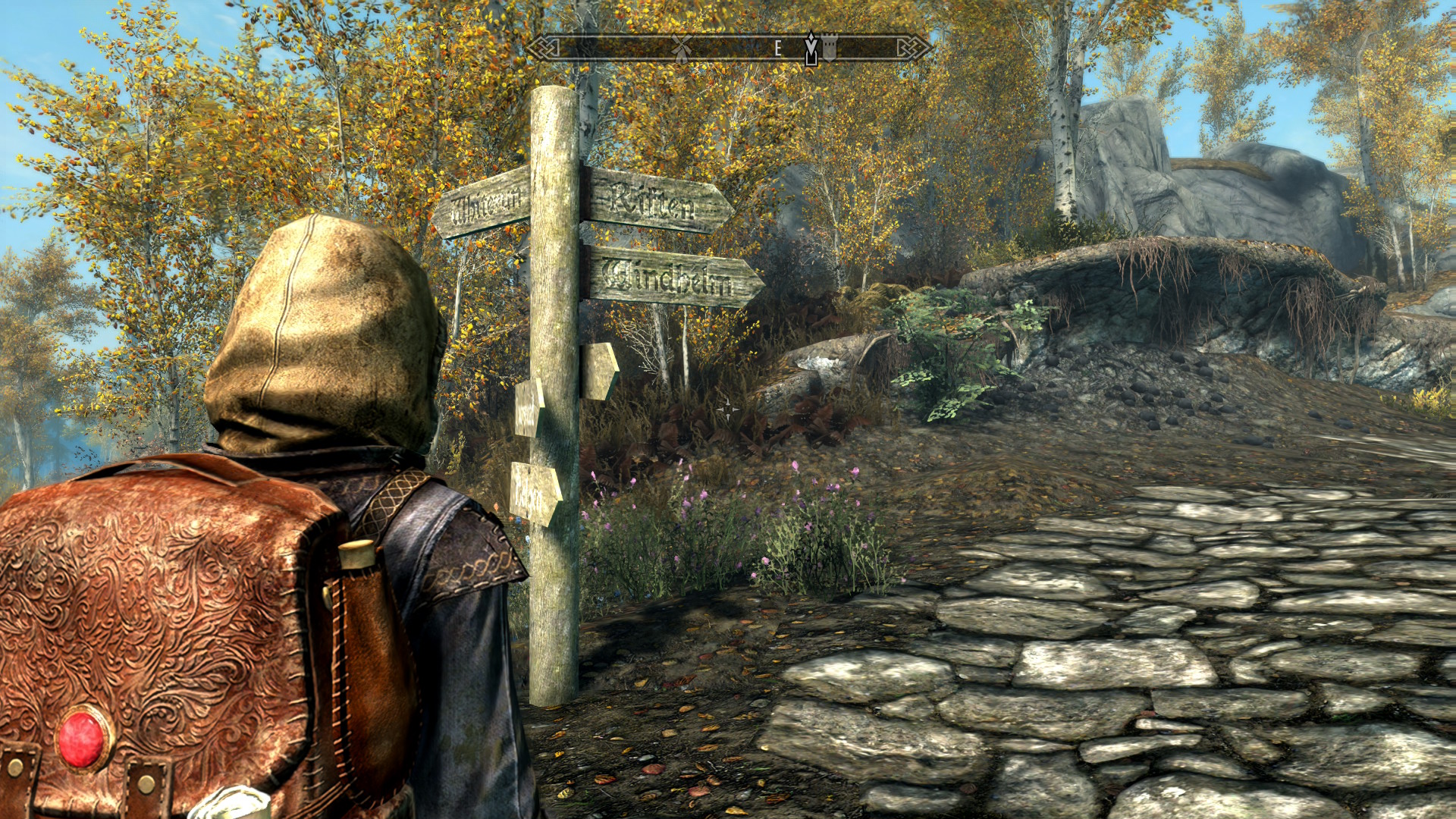This screenshot has width=1456, height=819.
Task: Select the quest arrow marker on the compass
Action: click(x=811, y=49)
